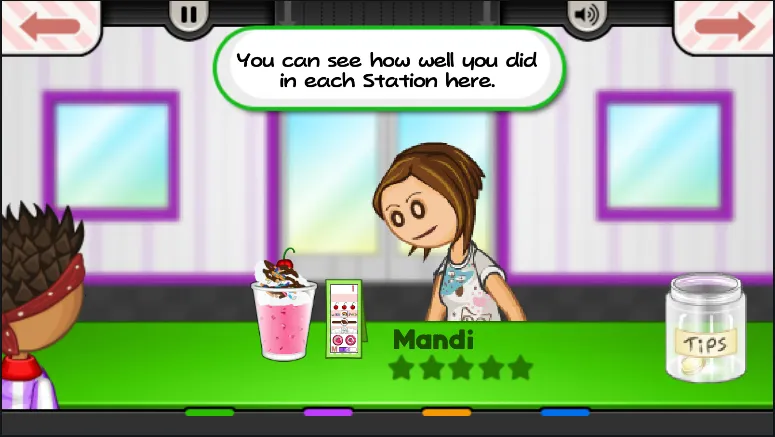Advance with the right arrow button
The image size is (775, 437).
click(x=725, y=25)
